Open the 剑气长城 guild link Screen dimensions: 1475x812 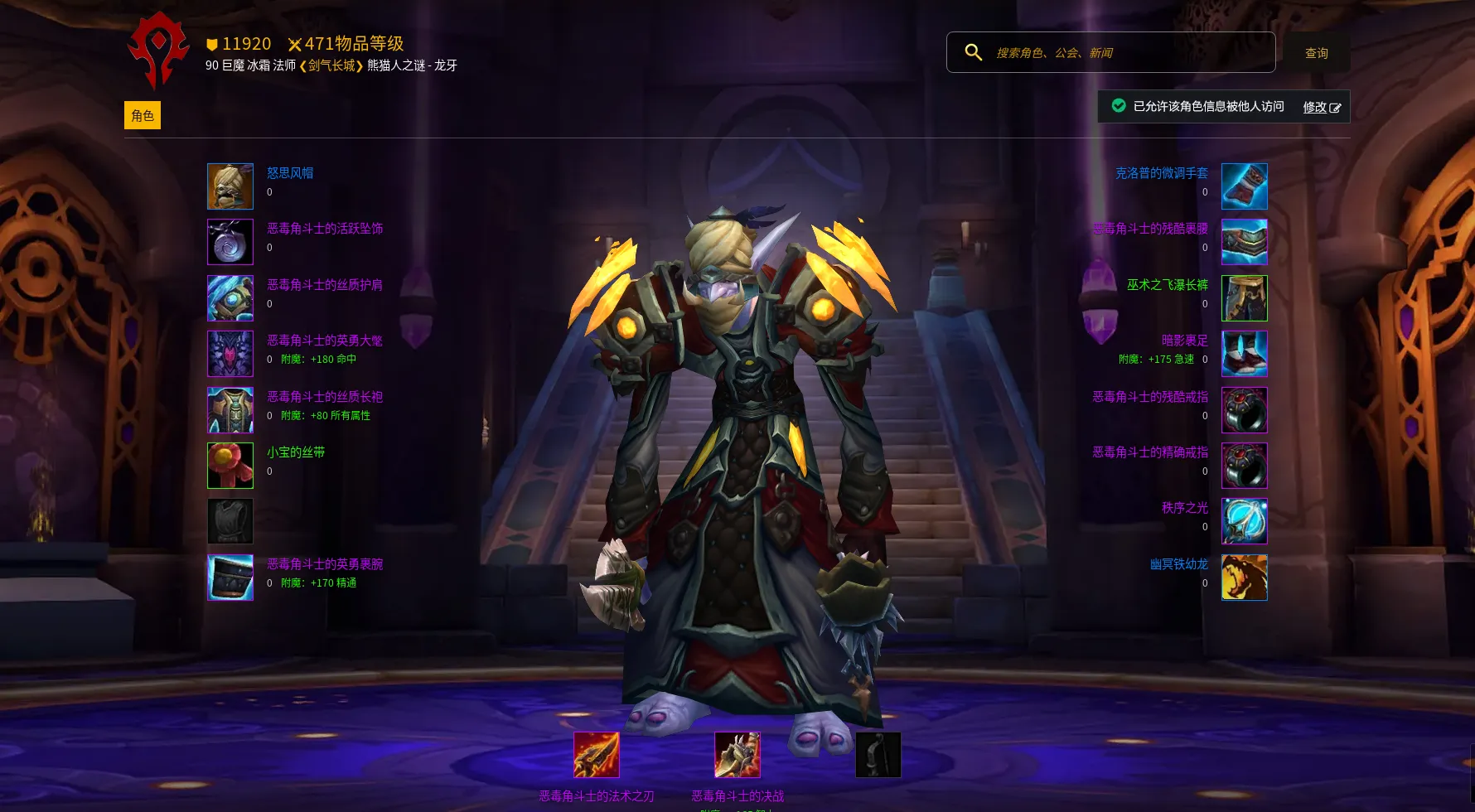pyautogui.click(x=331, y=65)
